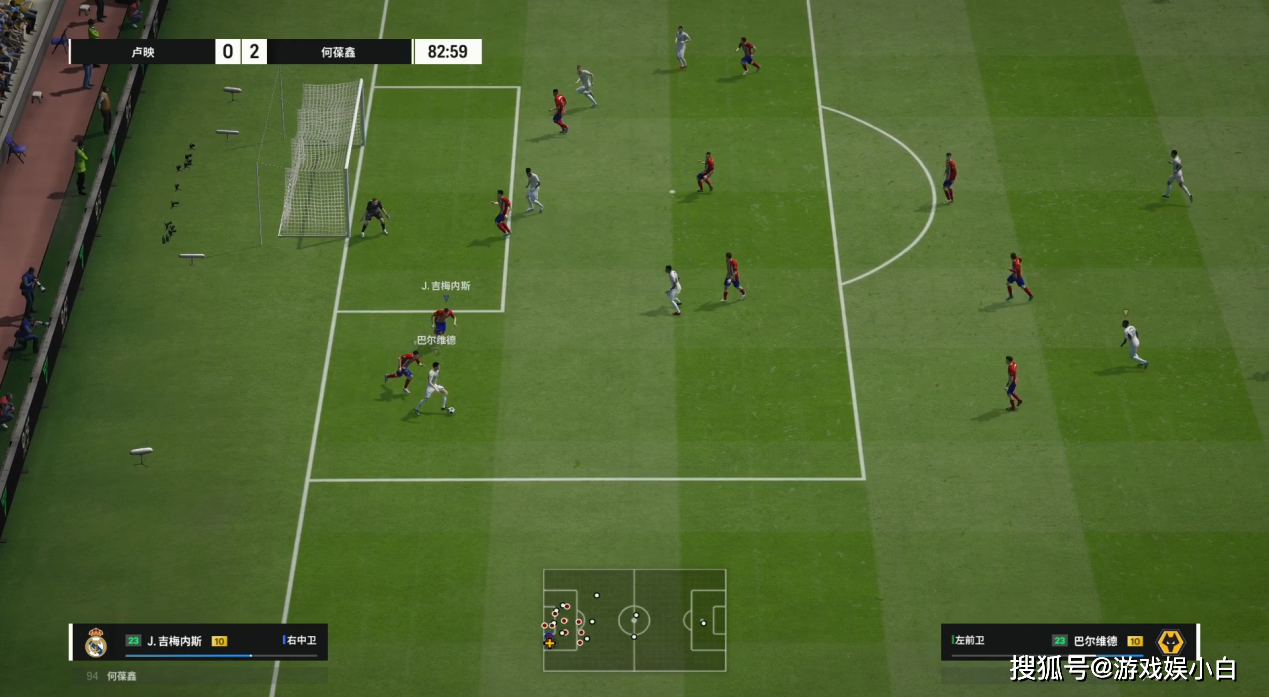Click the pitch radar minimap
Image resolution: width=1269 pixels, height=697 pixels.
click(x=634, y=621)
